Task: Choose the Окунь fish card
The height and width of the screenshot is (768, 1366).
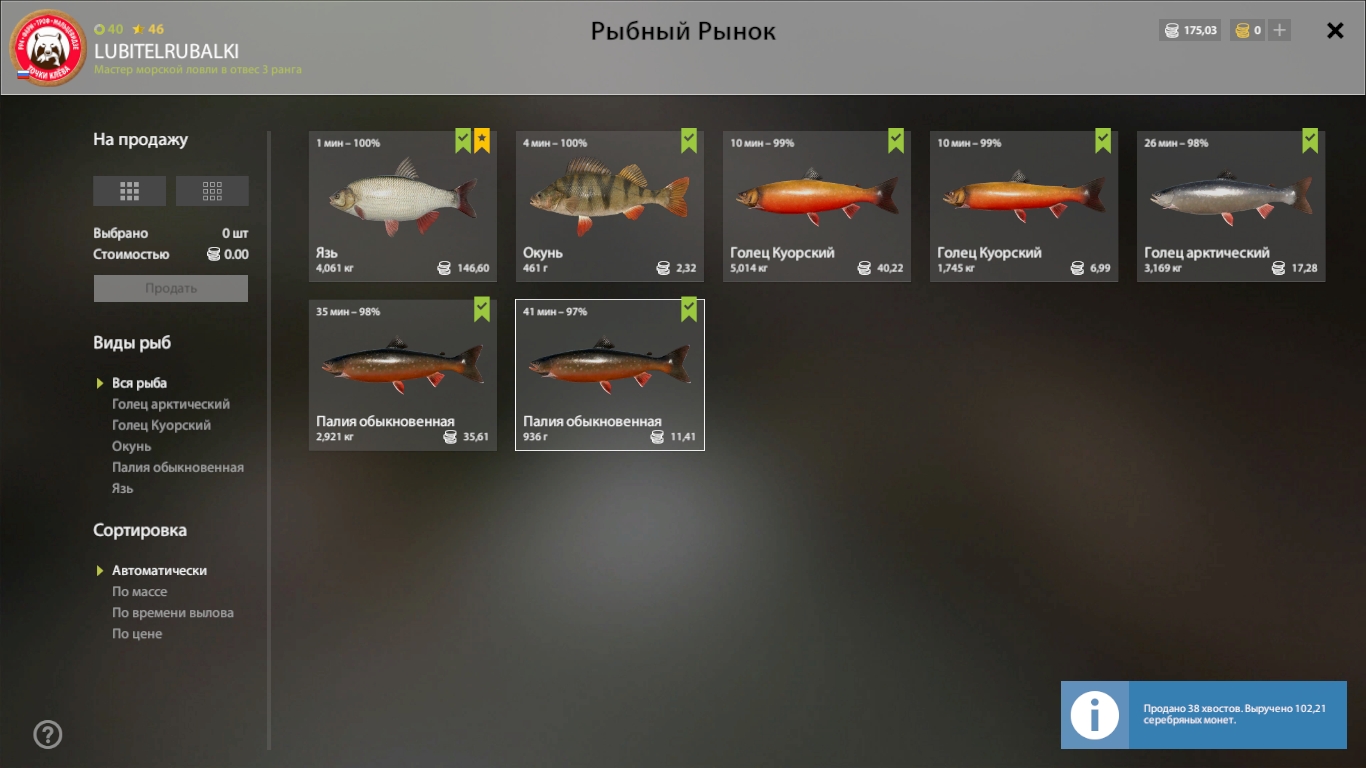Action: pos(609,206)
